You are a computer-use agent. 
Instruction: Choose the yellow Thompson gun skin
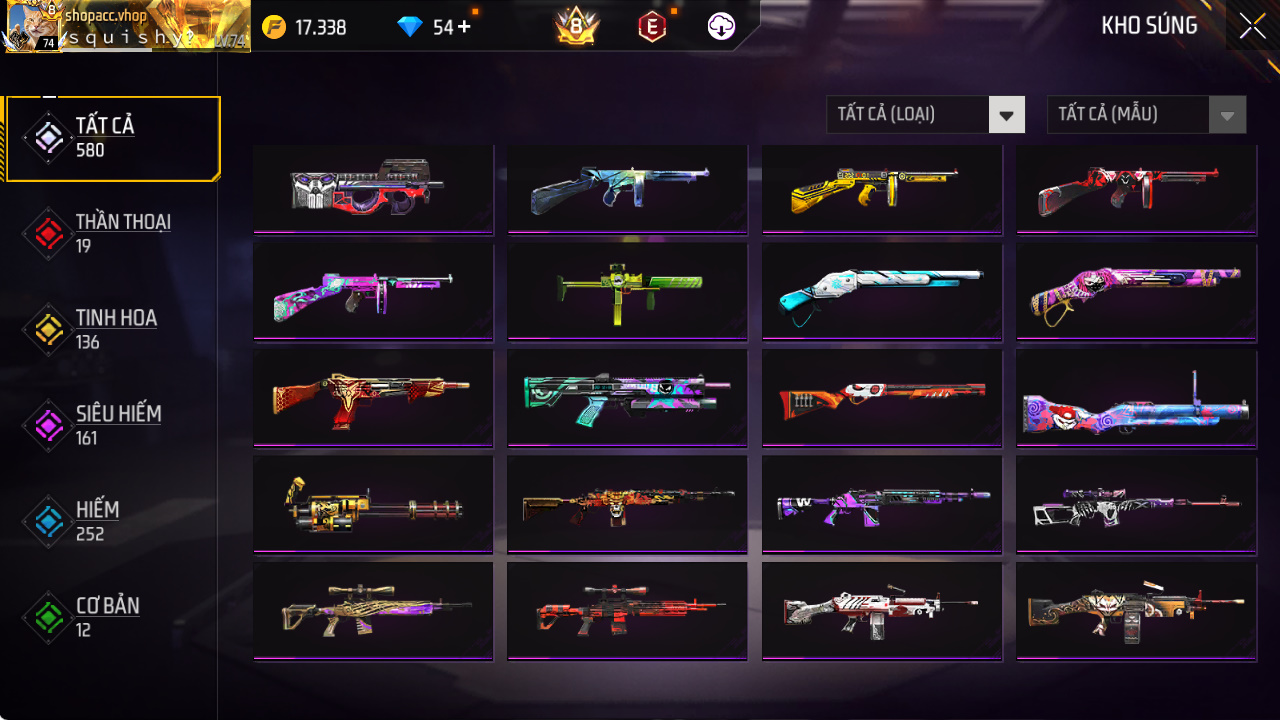point(882,188)
